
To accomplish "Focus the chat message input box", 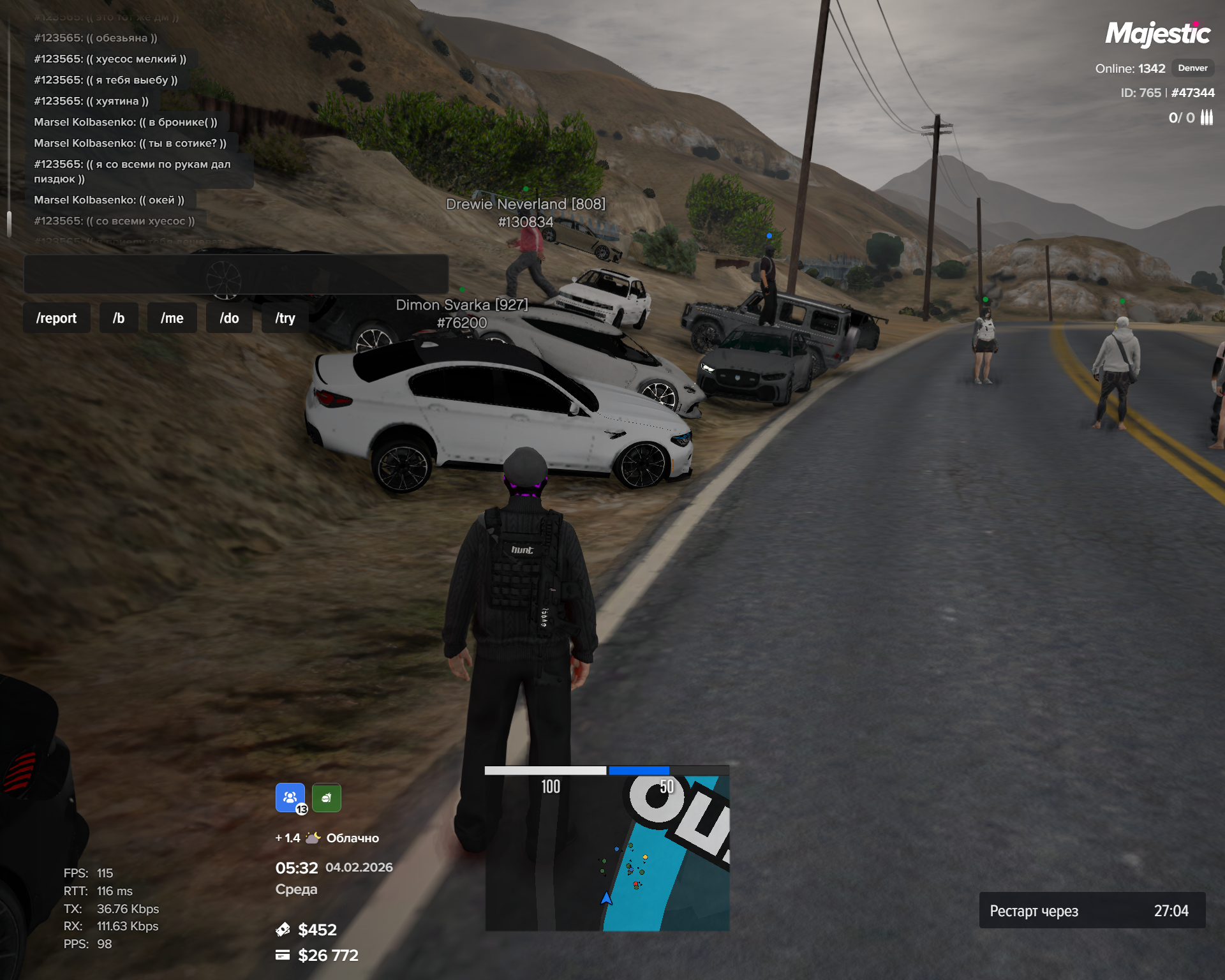I will [x=236, y=274].
